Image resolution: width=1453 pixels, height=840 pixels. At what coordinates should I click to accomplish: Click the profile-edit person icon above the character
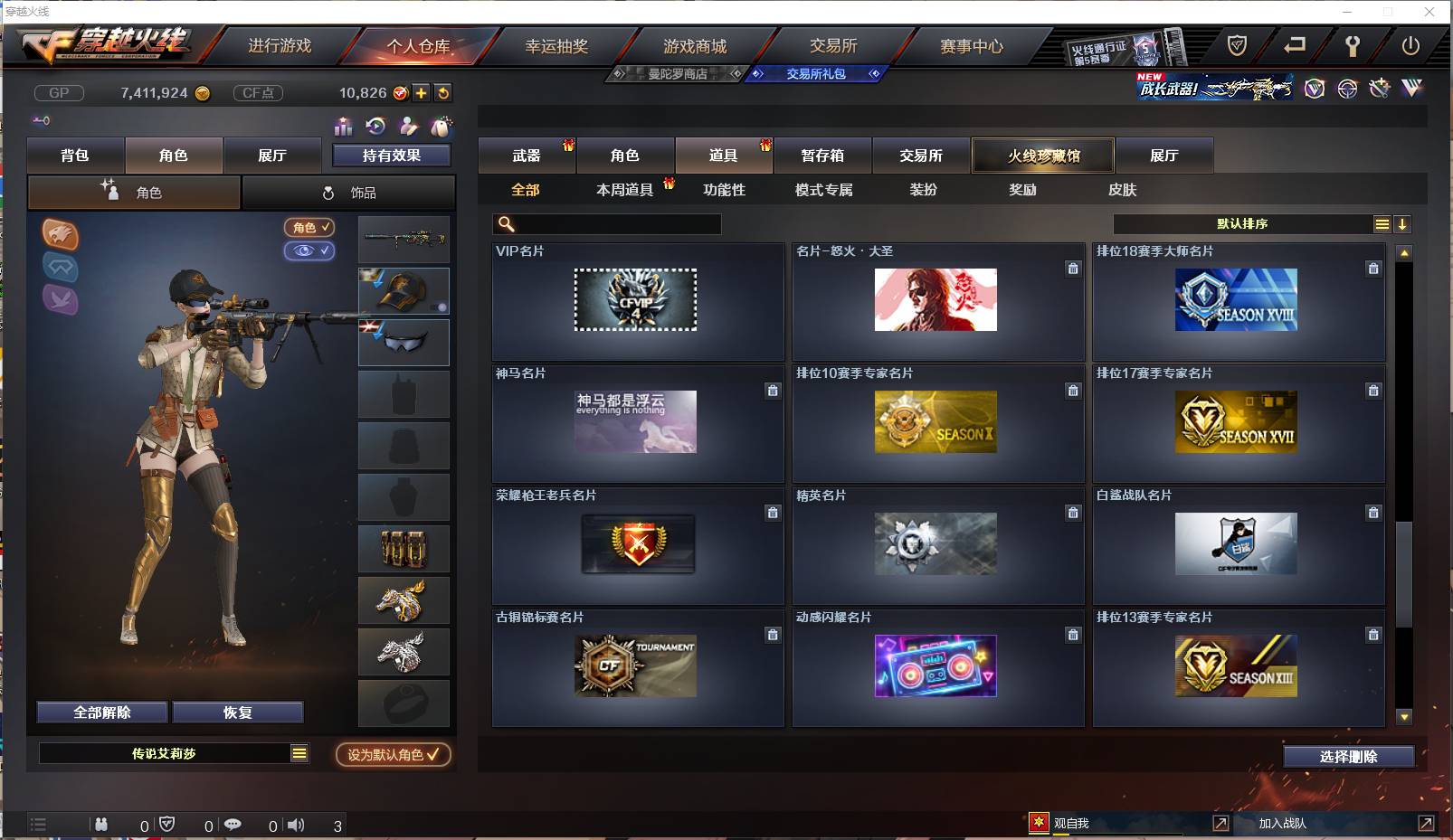pyautogui.click(x=407, y=127)
